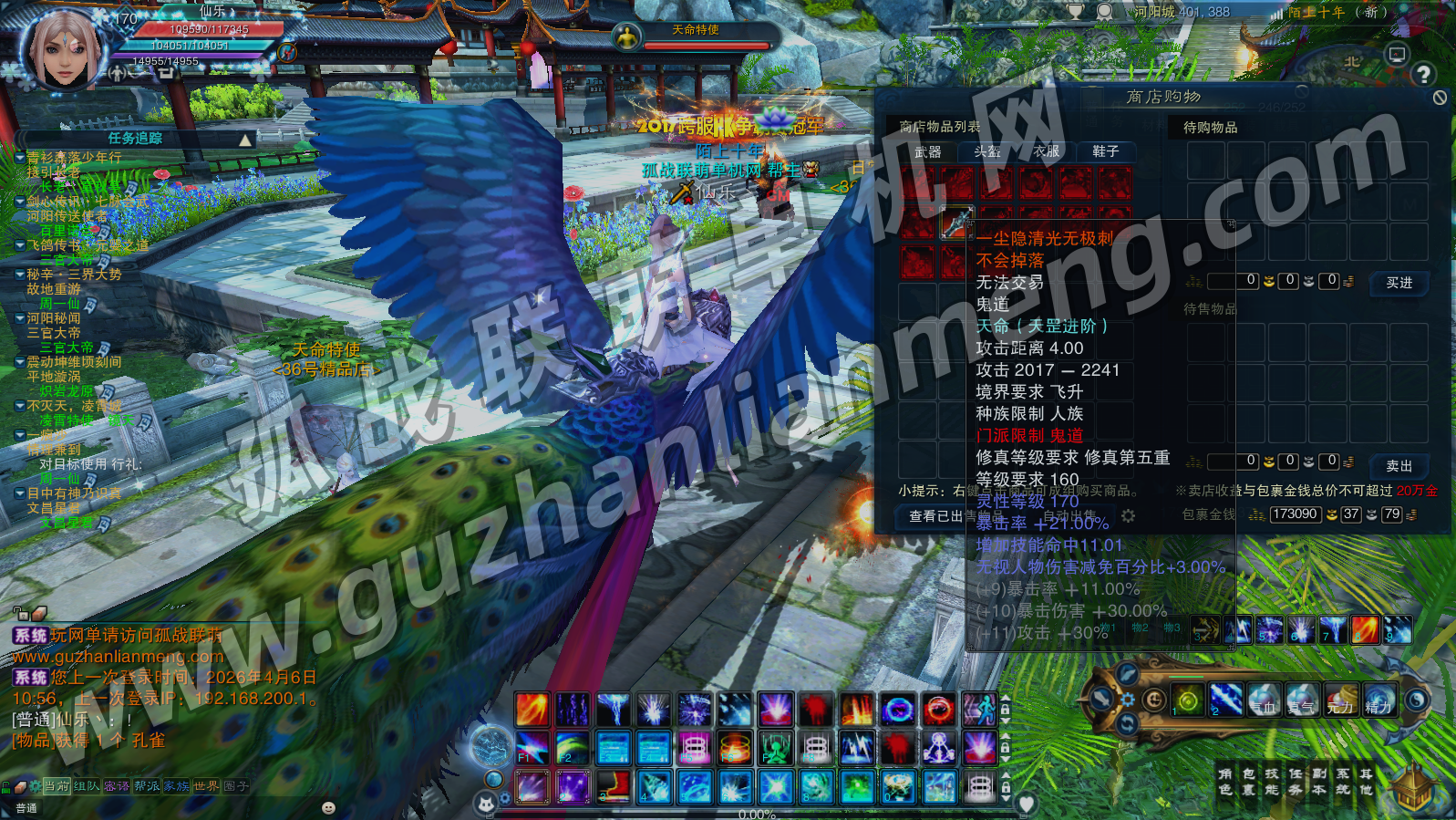Viewport: 1456px width, 820px height.
Task: Activate the F1 skill on the hotbar
Action: coord(532,747)
